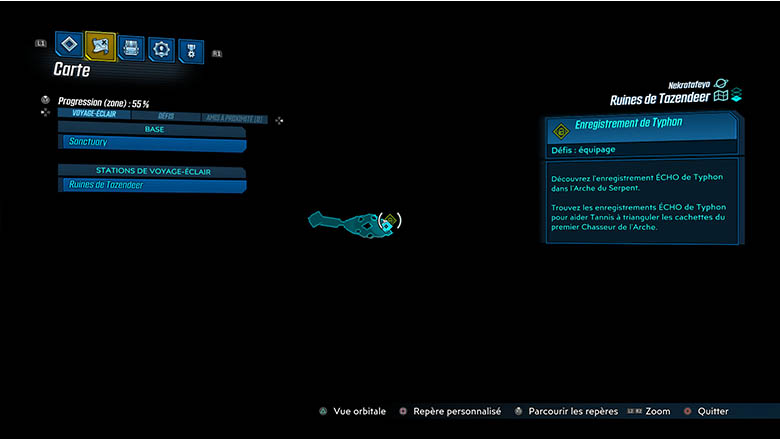This screenshot has width=780, height=439.
Task: Switch to the inventory chest tab
Action: 131,47
